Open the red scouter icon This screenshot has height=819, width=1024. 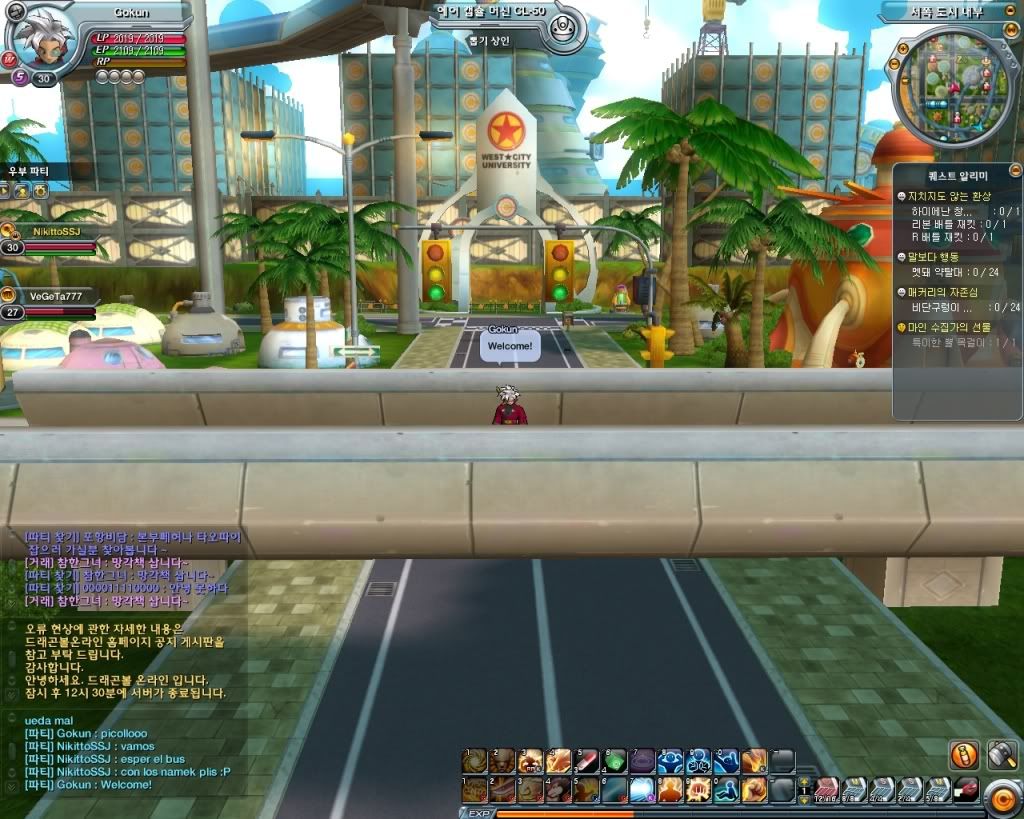[x=965, y=789]
